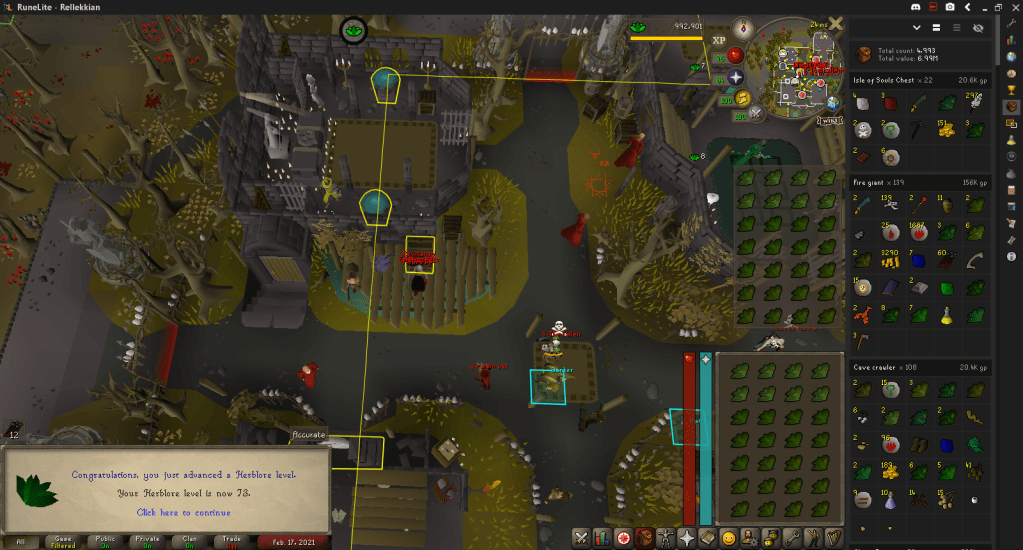Open the Prayer tab
The height and width of the screenshot is (550, 1023).
coord(687,538)
